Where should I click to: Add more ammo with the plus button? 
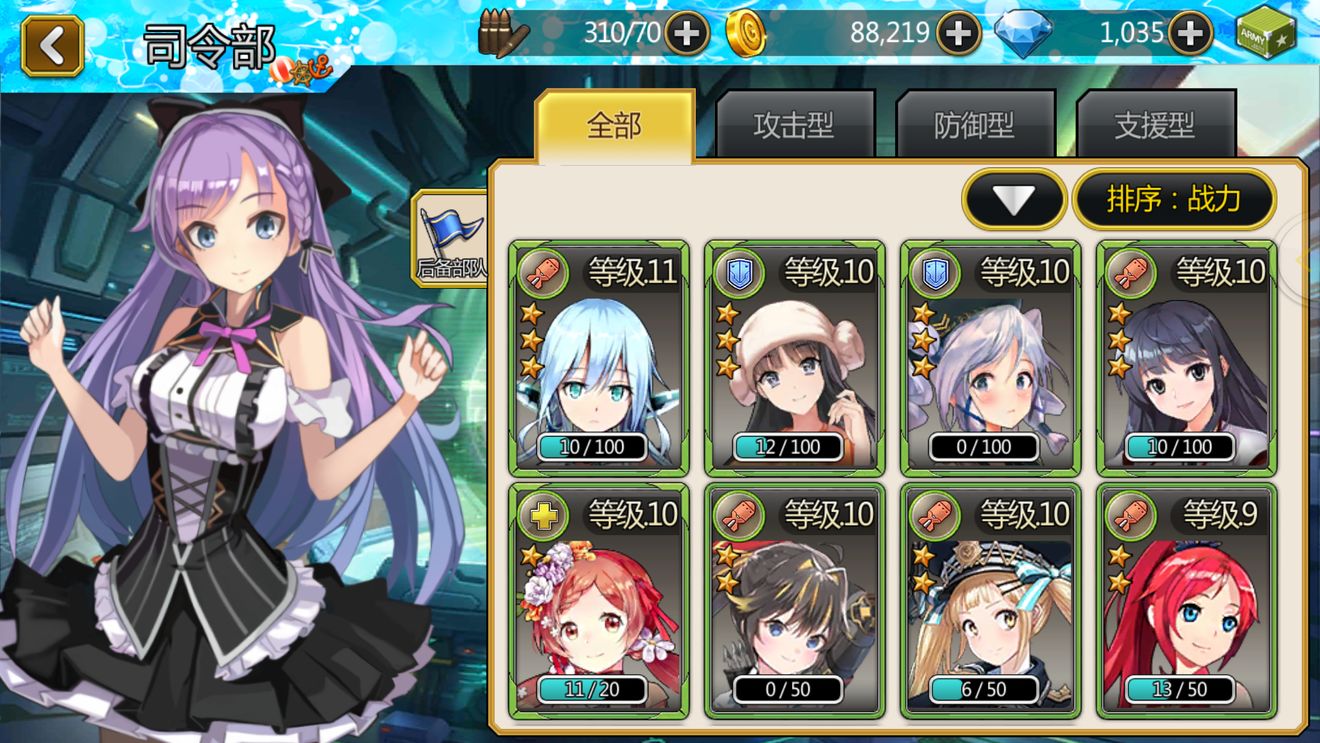click(687, 34)
